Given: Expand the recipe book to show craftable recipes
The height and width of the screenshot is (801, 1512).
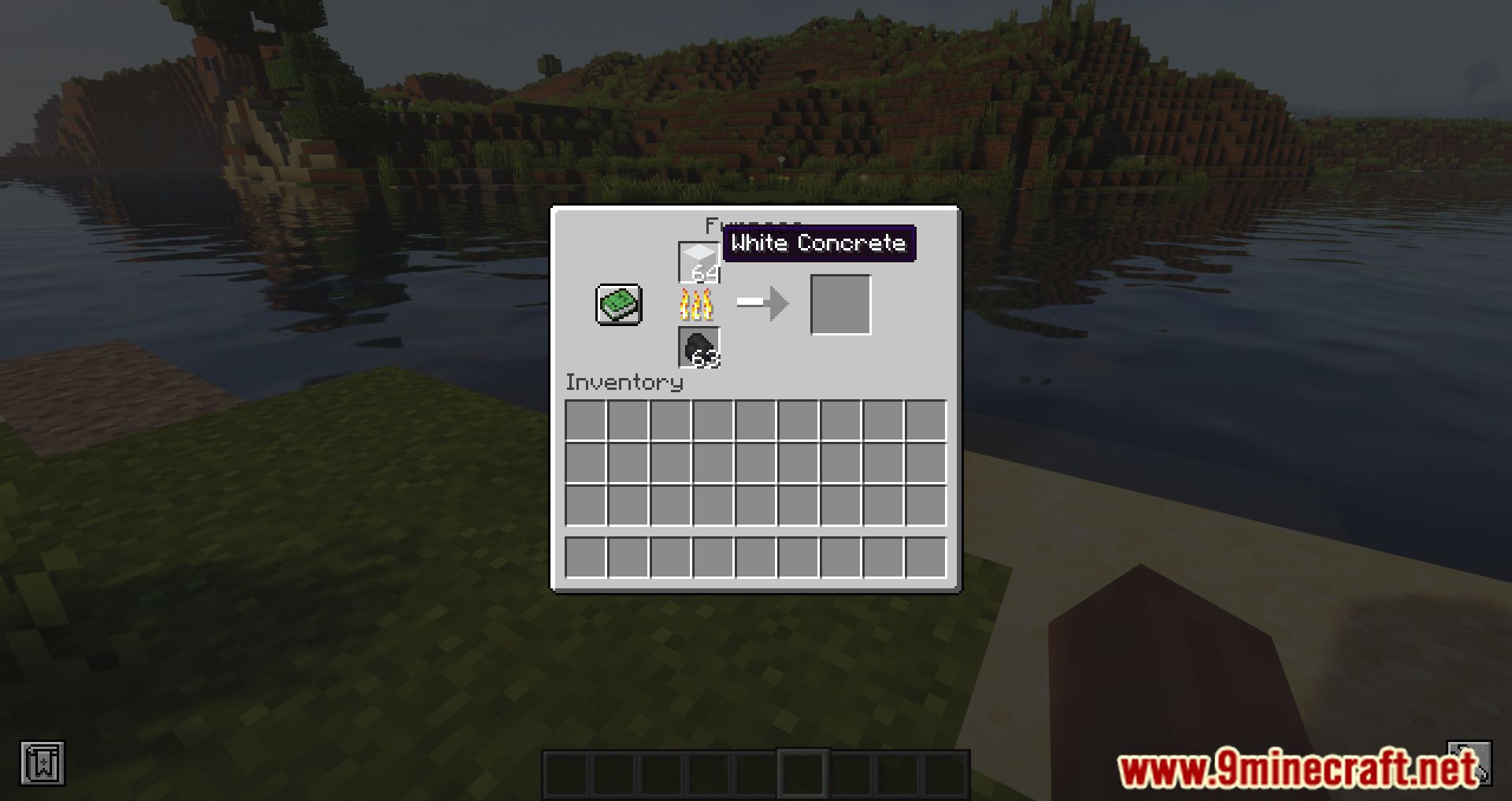Looking at the screenshot, I should pos(619,303).
